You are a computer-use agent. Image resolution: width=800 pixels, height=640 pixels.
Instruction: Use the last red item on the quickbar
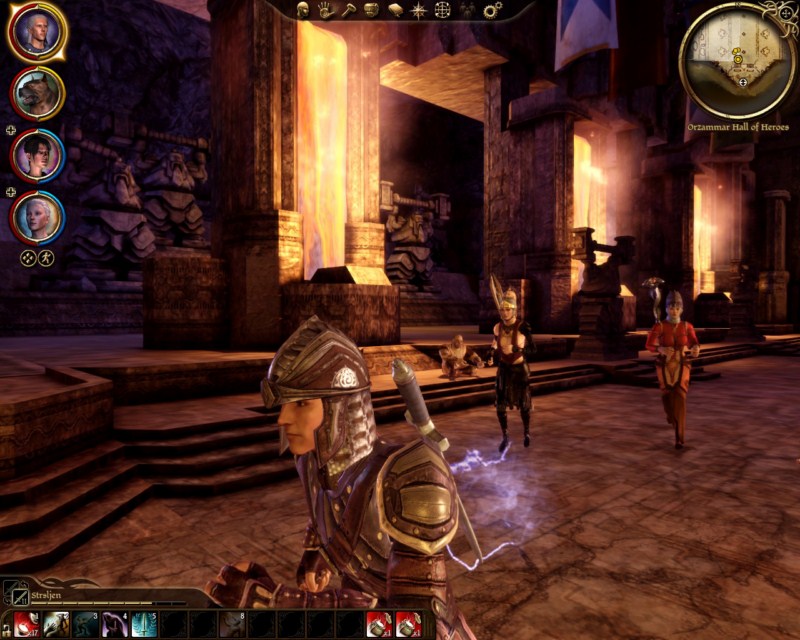(x=407, y=625)
